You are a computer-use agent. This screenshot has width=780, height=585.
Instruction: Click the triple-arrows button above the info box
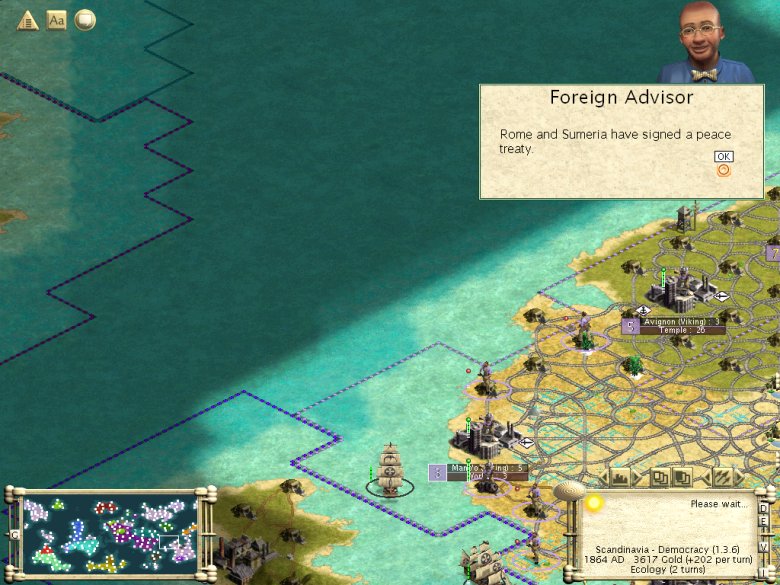tap(722, 478)
